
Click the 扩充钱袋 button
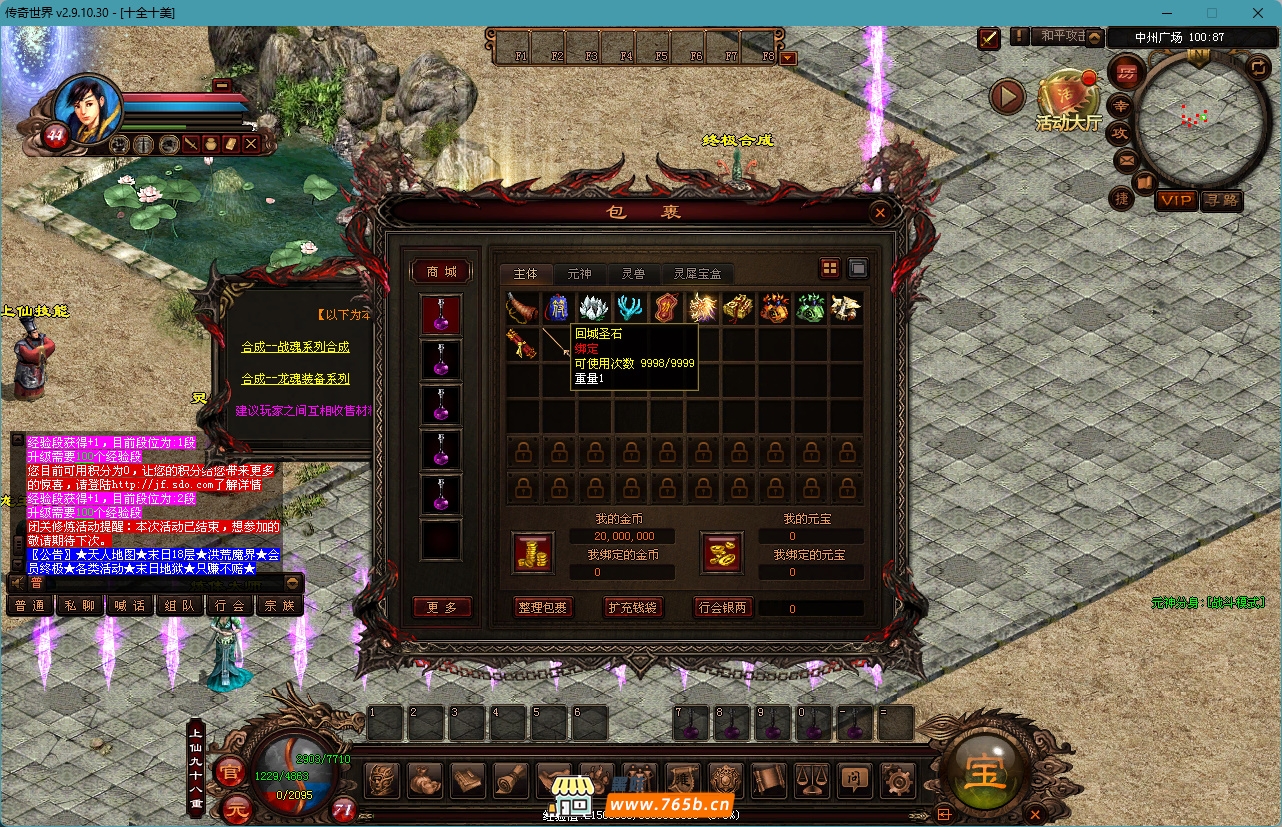pyautogui.click(x=633, y=607)
